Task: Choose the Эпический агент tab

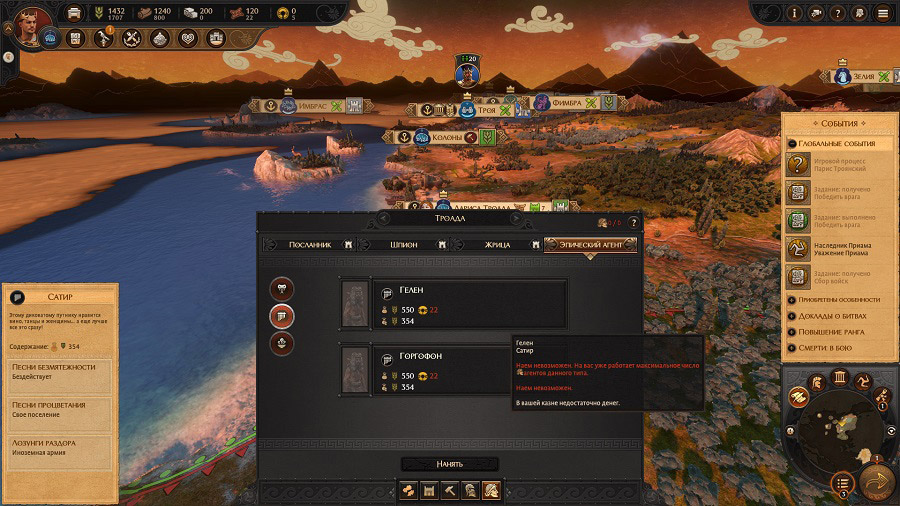Action: 590,244
